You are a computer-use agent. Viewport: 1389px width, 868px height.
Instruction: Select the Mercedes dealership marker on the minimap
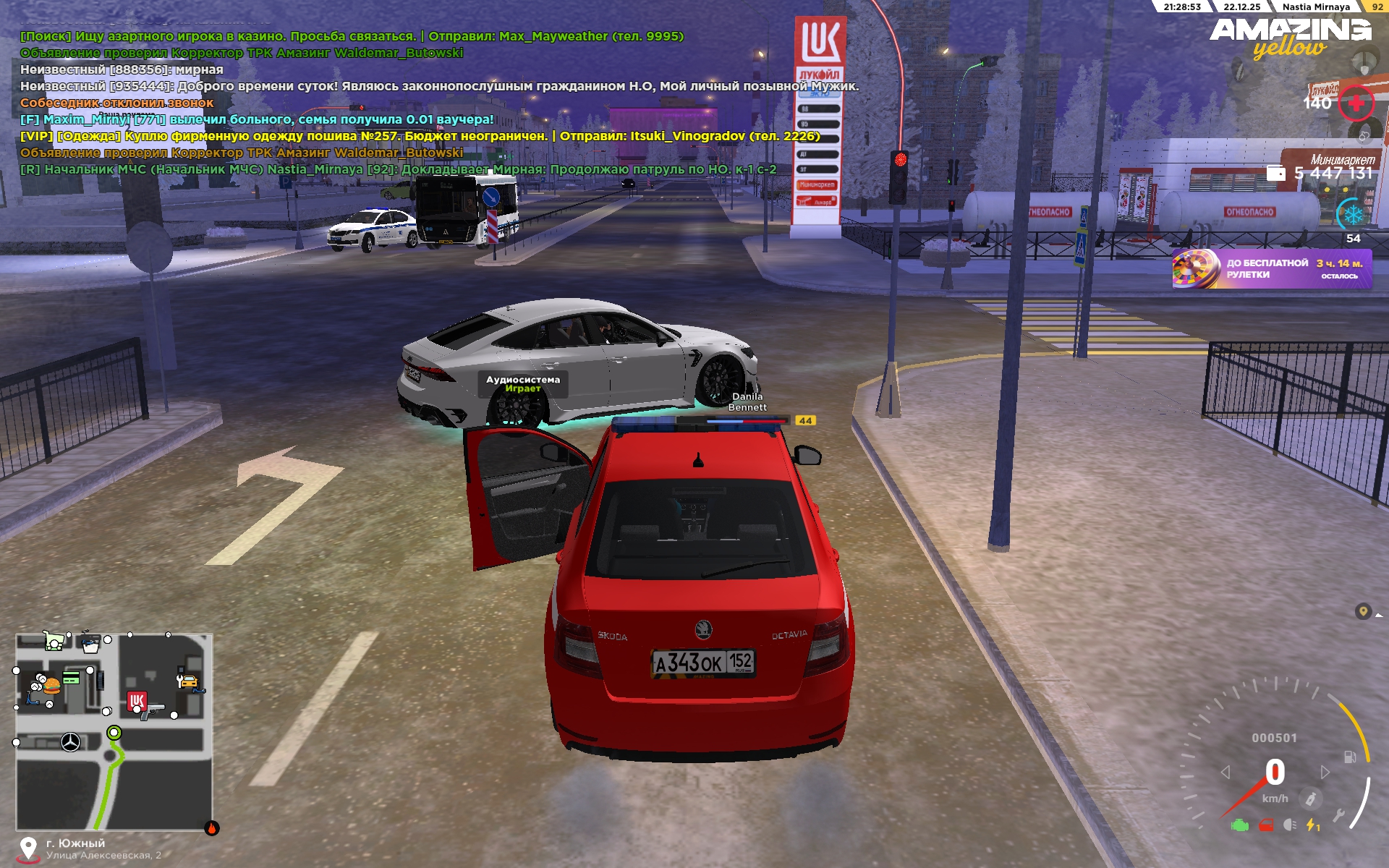coord(70,742)
